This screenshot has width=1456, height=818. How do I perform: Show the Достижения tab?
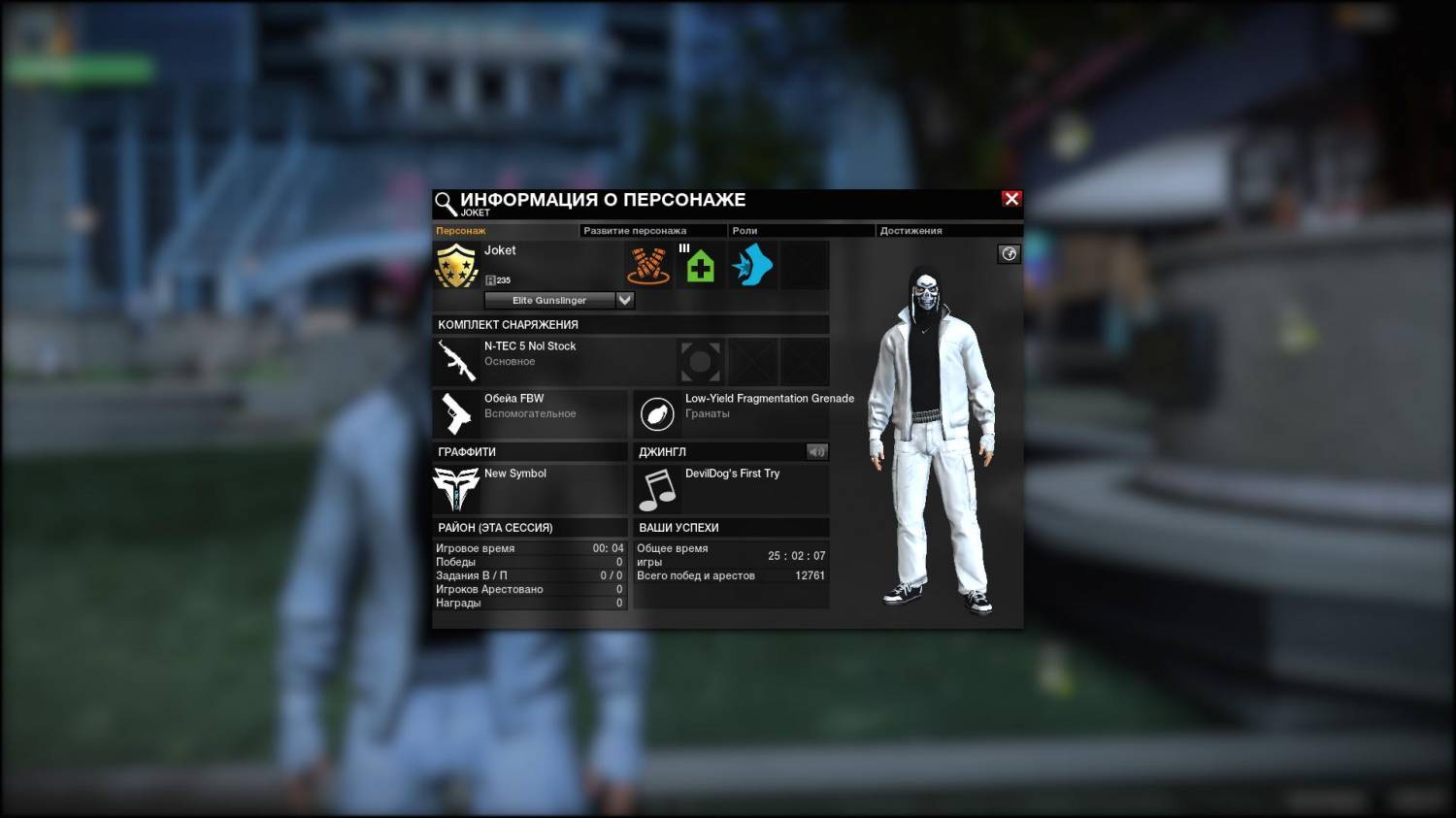tap(910, 231)
